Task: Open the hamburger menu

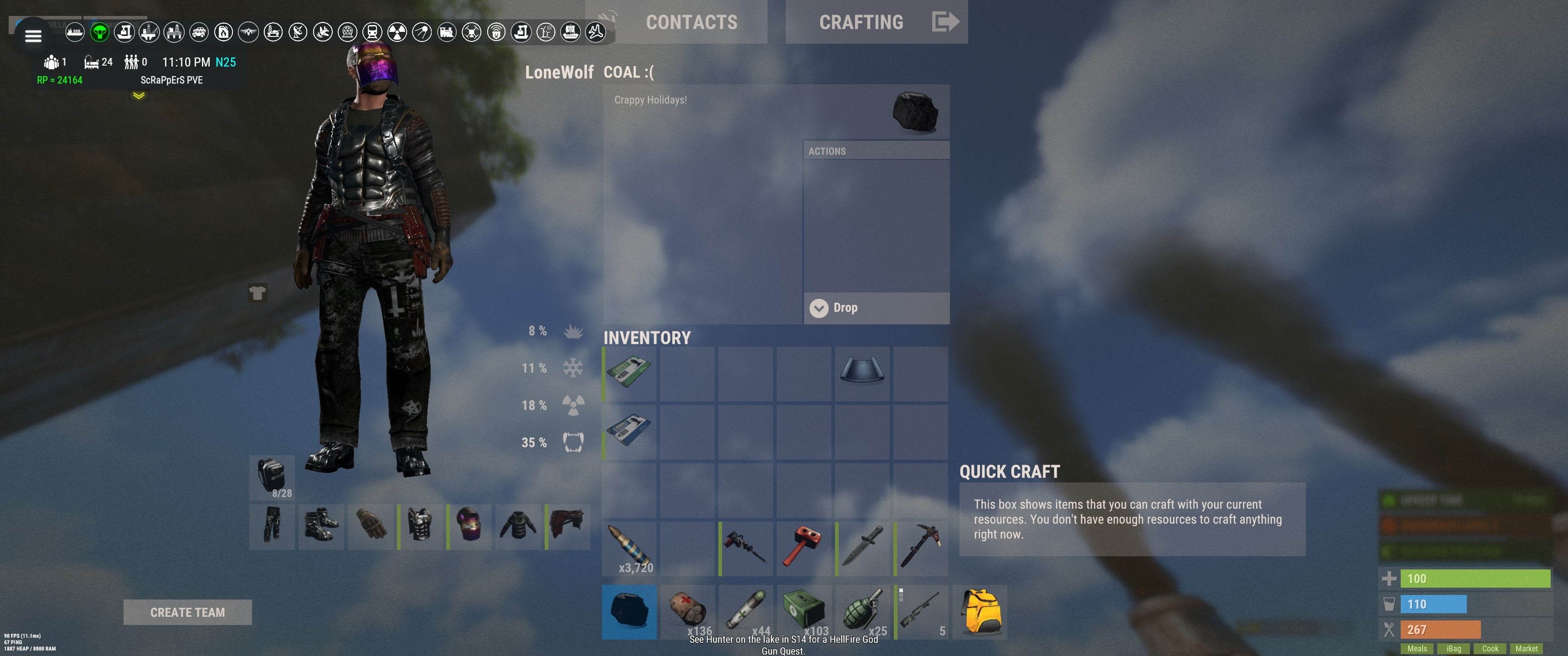Action: pyautogui.click(x=33, y=36)
